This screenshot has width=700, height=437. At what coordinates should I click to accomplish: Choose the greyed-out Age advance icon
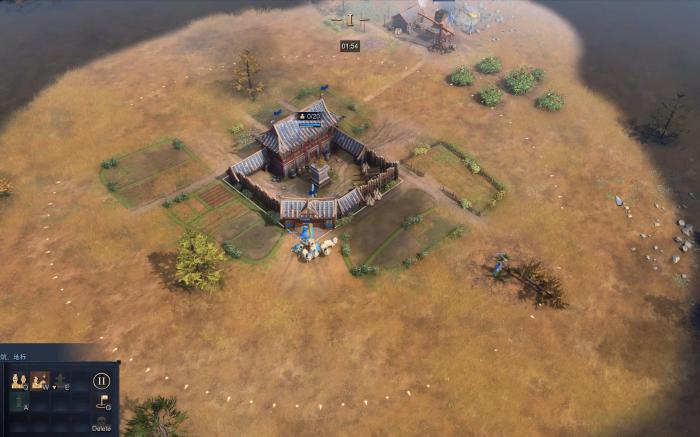[x=61, y=380]
